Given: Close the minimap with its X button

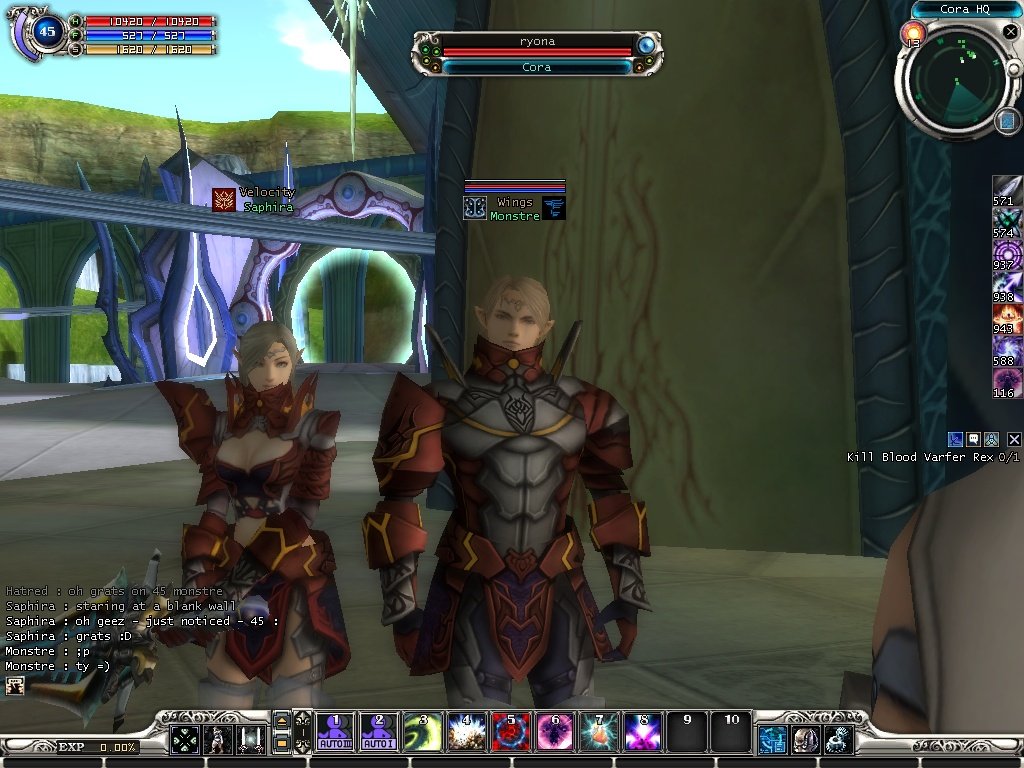Looking at the screenshot, I should [1012, 33].
